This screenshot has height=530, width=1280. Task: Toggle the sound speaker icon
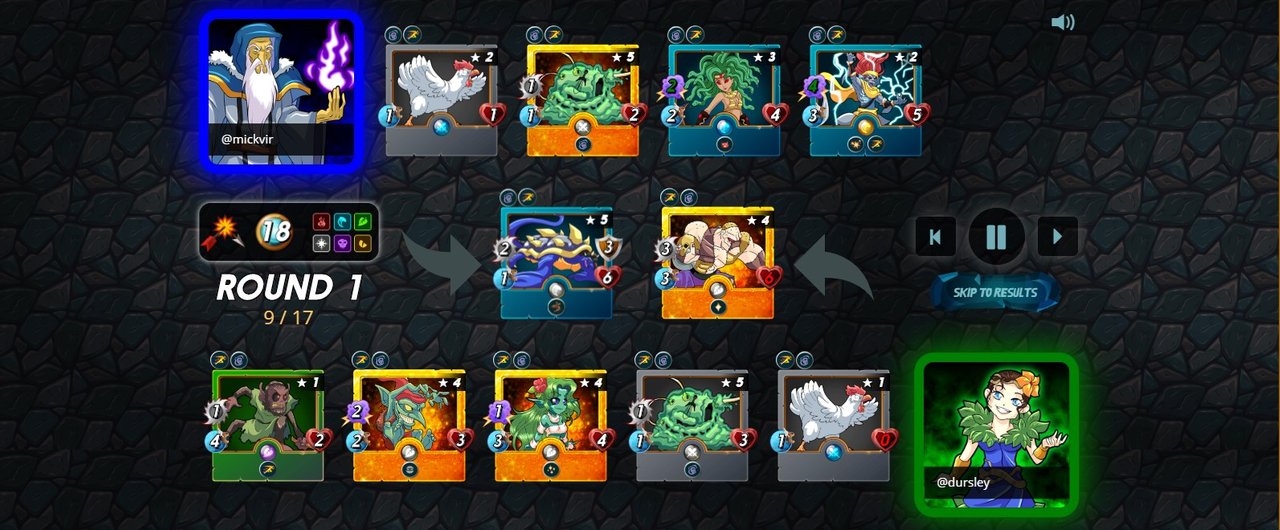(1062, 22)
